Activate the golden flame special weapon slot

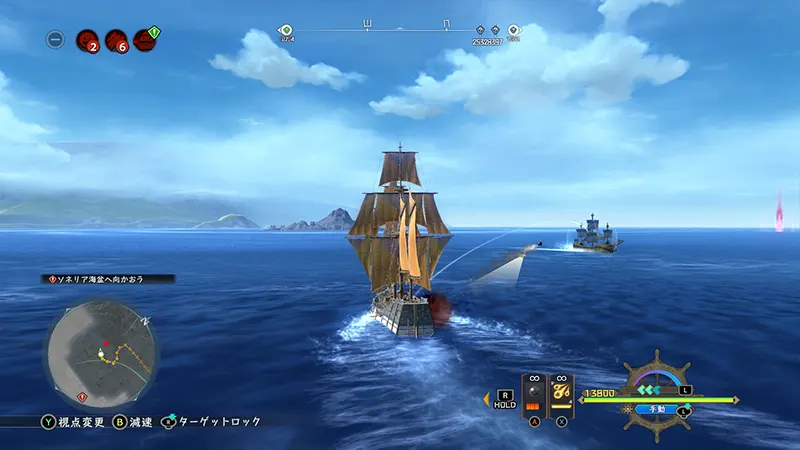point(562,395)
